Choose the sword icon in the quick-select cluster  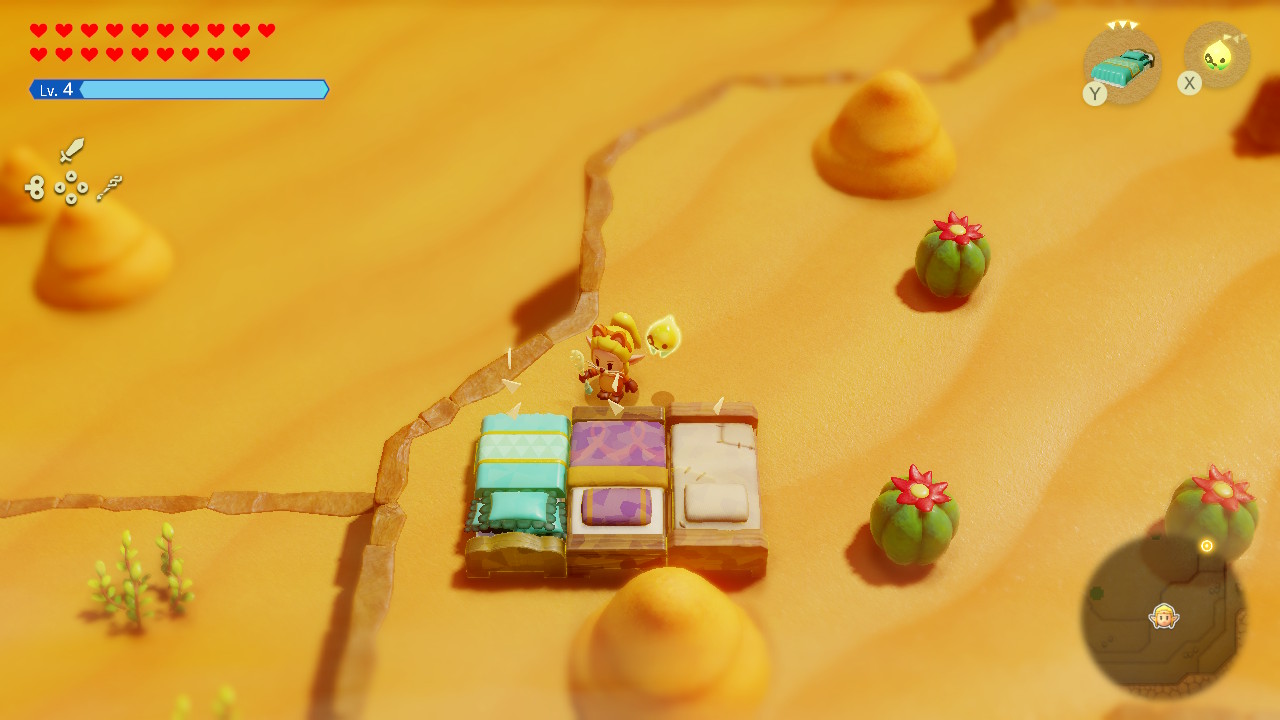[x=71, y=151]
